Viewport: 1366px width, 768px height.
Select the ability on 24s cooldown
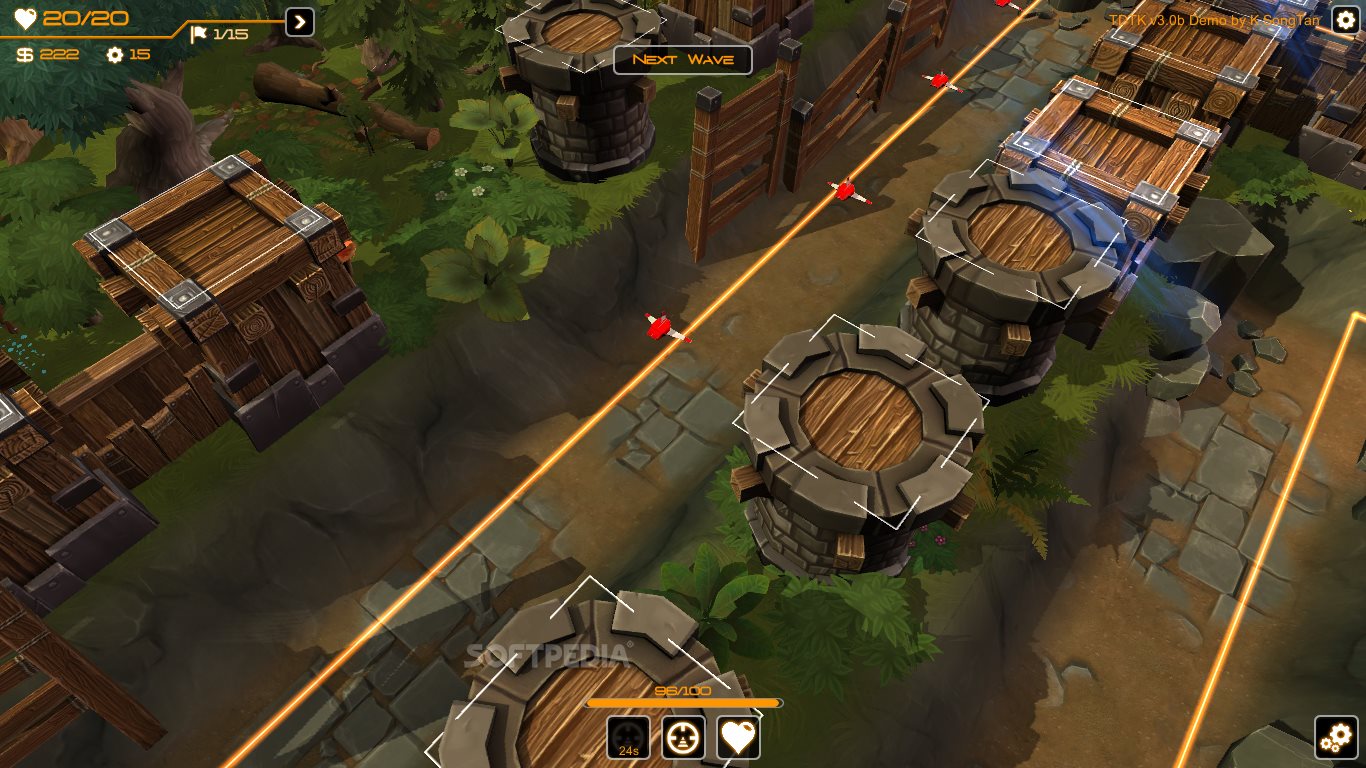pyautogui.click(x=628, y=738)
